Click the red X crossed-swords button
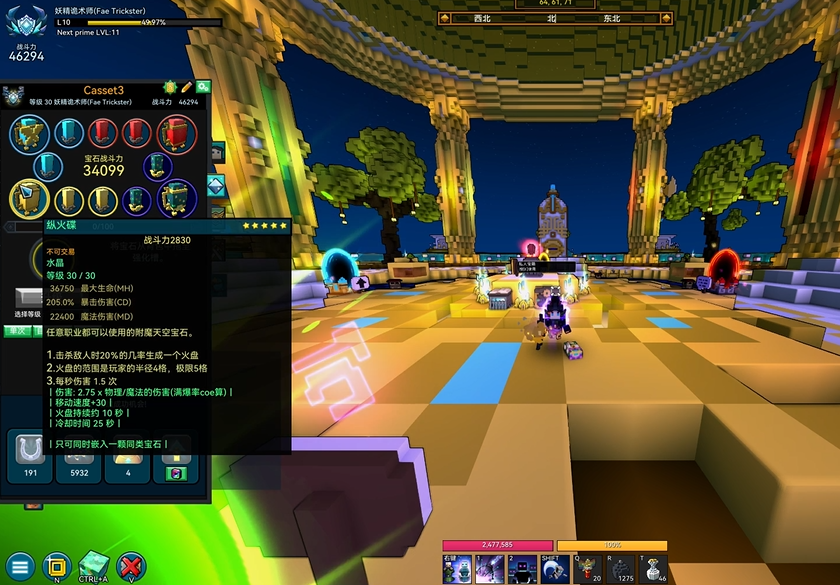 pos(131,566)
